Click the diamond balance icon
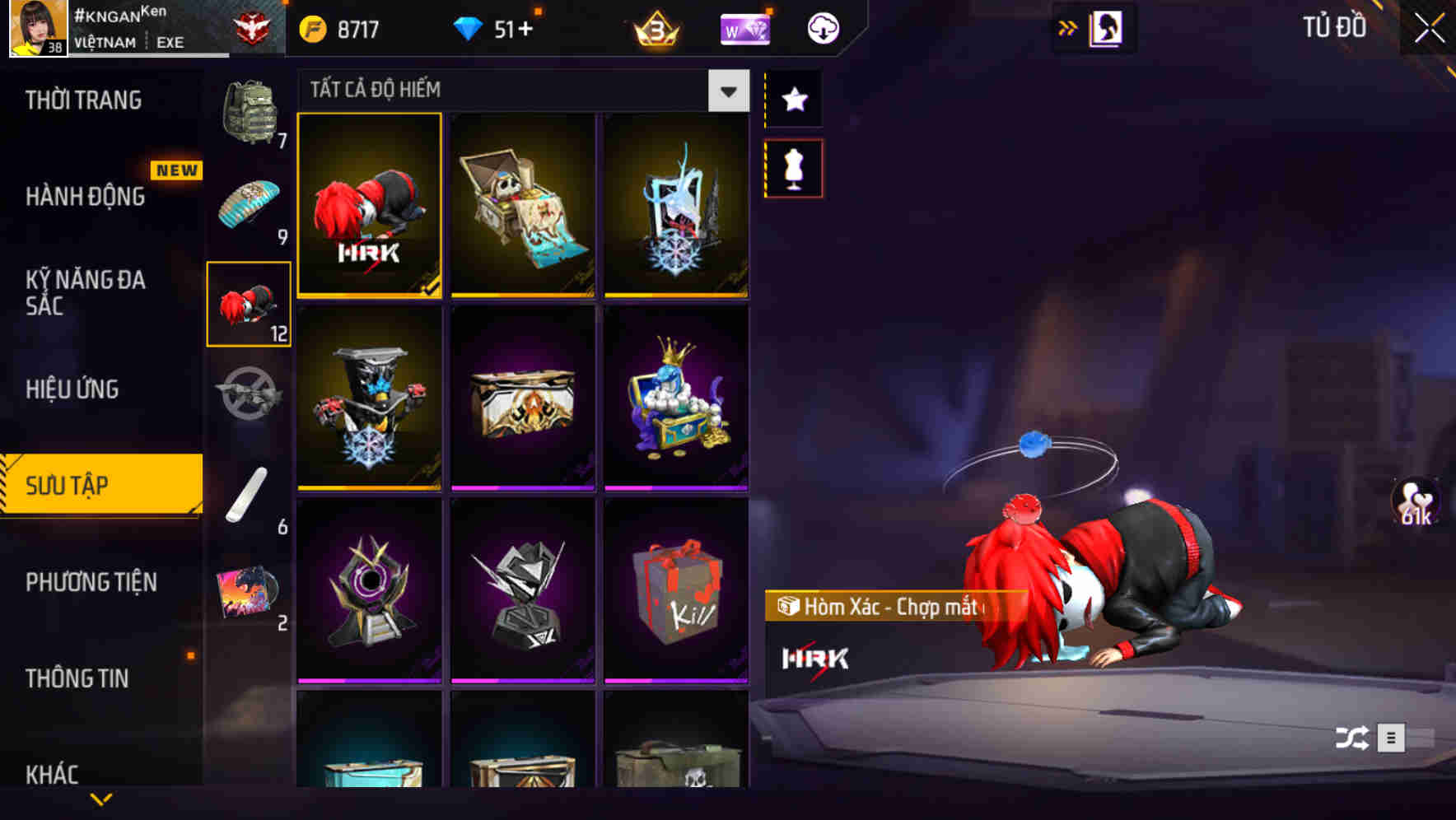The width and height of the screenshot is (1456, 820). pos(469,27)
